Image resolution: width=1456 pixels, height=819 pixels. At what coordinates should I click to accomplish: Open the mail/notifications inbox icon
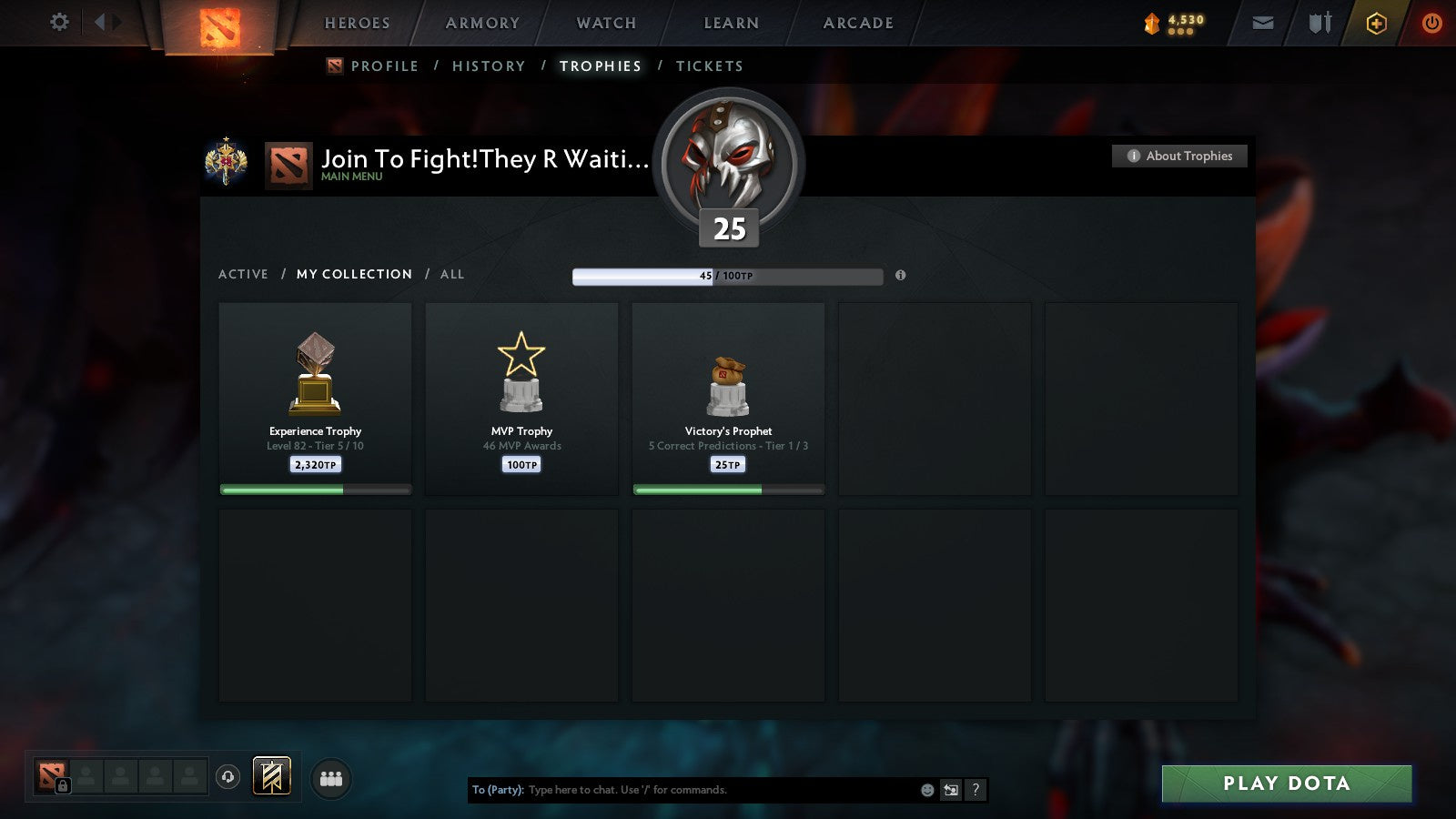pos(1261,23)
